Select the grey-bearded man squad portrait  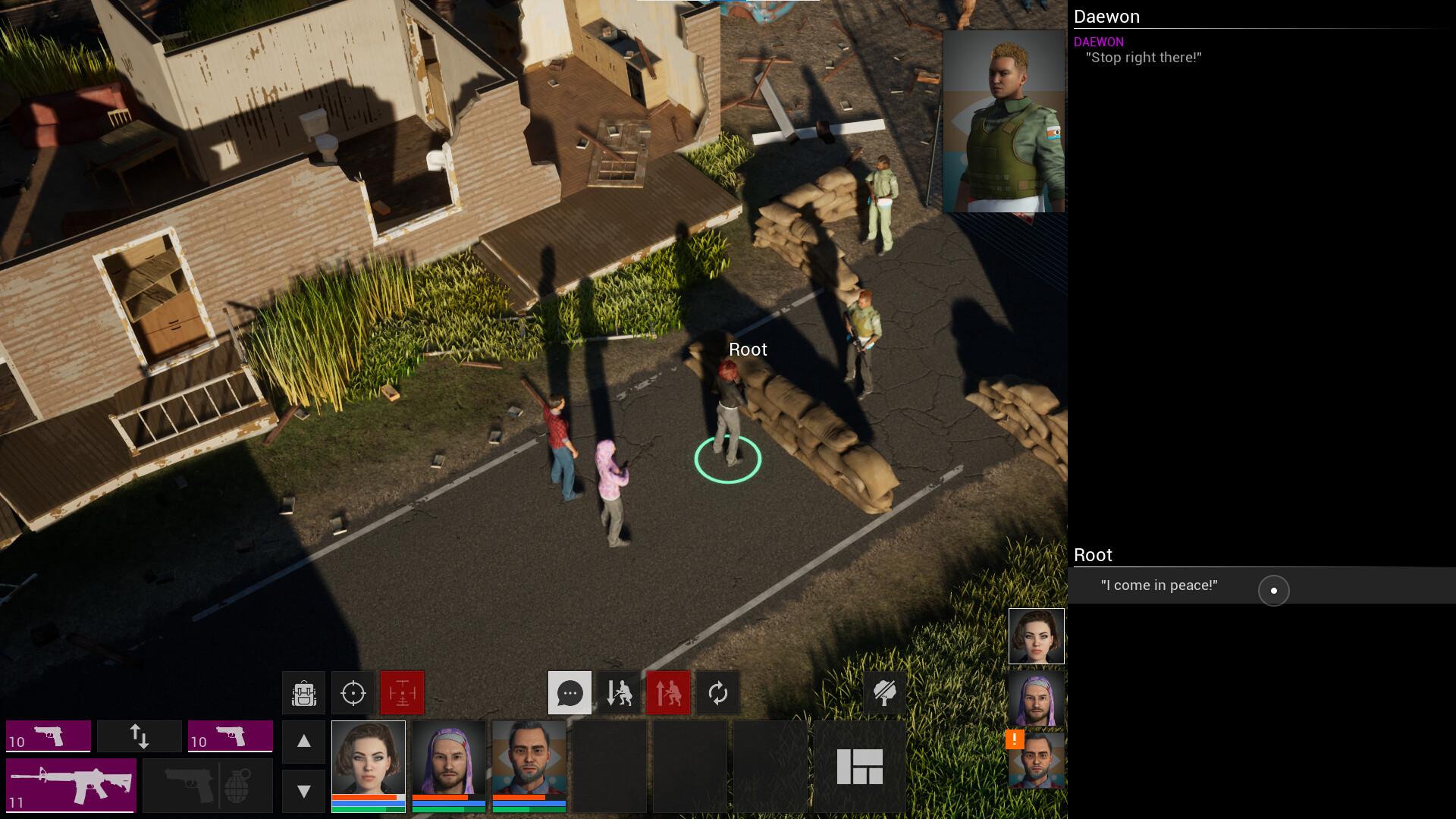pos(529,766)
